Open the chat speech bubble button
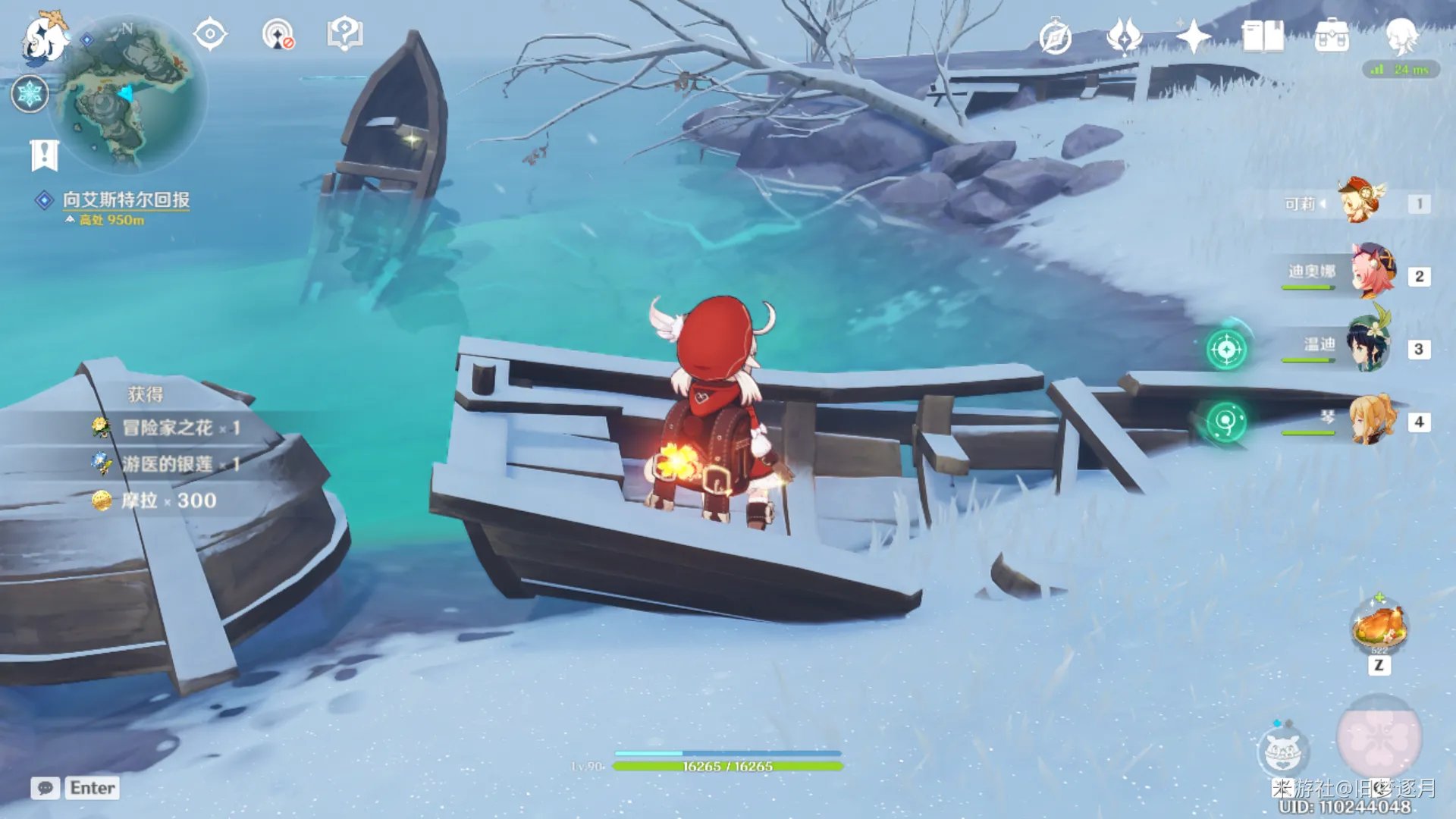This screenshot has width=1456, height=819. [x=45, y=788]
